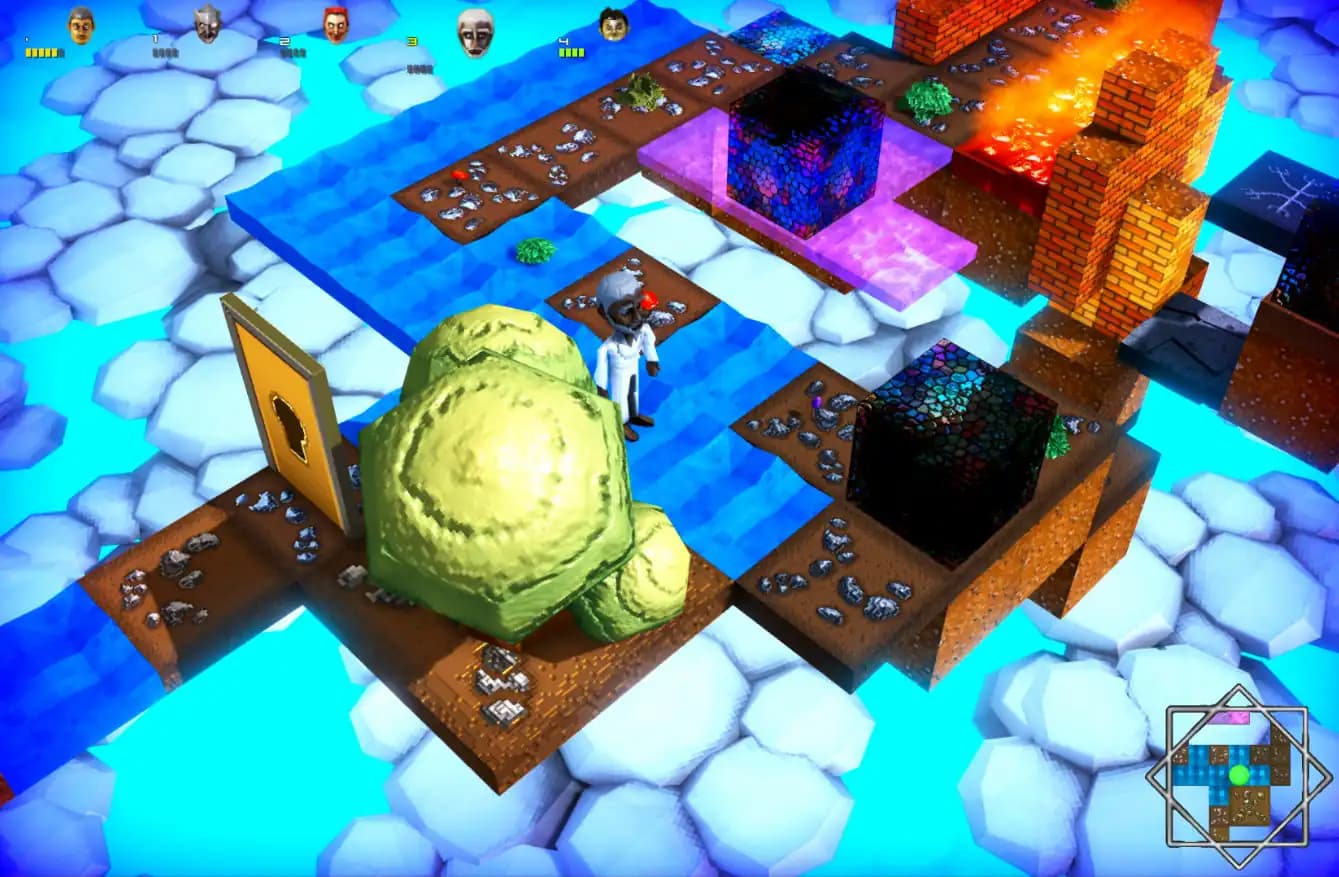
Task: Select the knight helmet player portrait
Action: click(x=207, y=22)
